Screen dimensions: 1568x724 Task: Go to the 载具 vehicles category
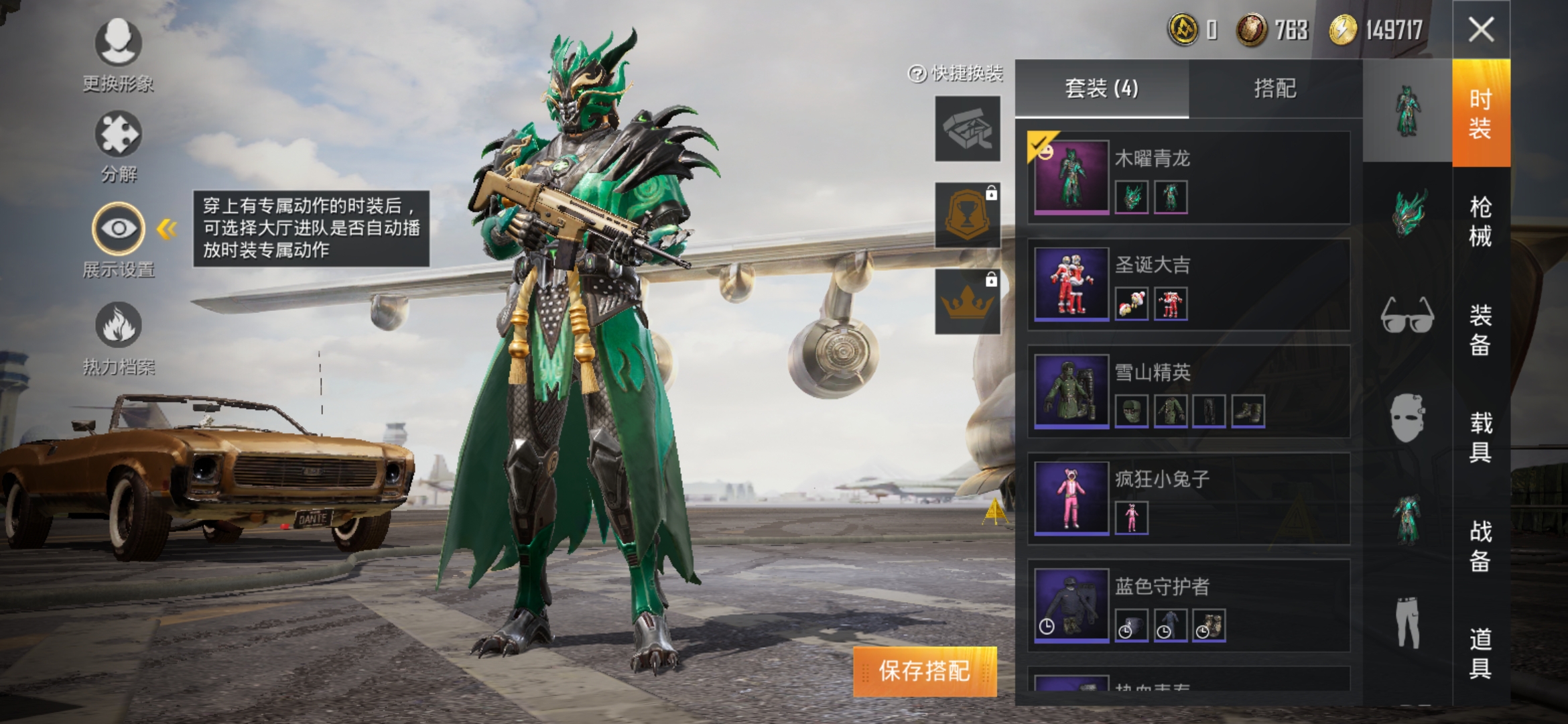pos(1480,437)
